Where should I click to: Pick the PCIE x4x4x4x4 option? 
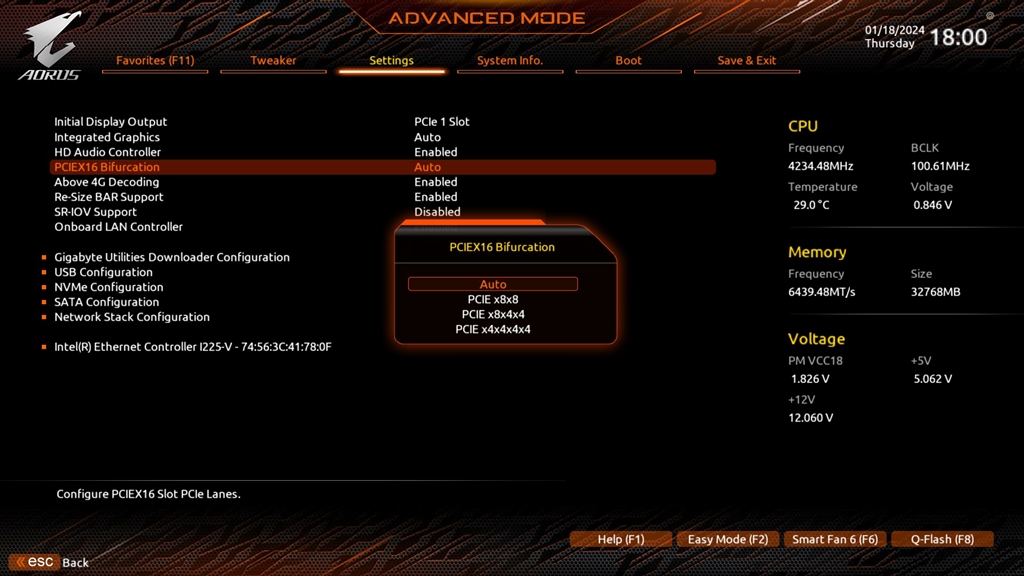493,330
